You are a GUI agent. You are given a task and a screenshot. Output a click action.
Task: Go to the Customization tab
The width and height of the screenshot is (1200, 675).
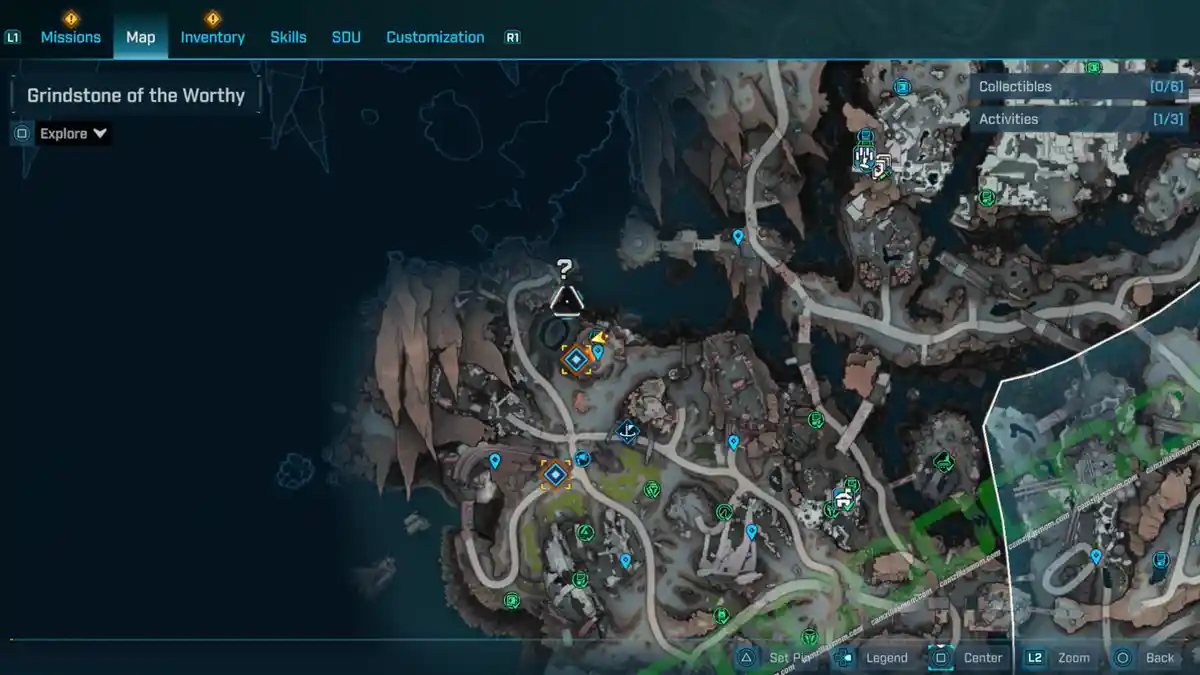click(x=435, y=37)
